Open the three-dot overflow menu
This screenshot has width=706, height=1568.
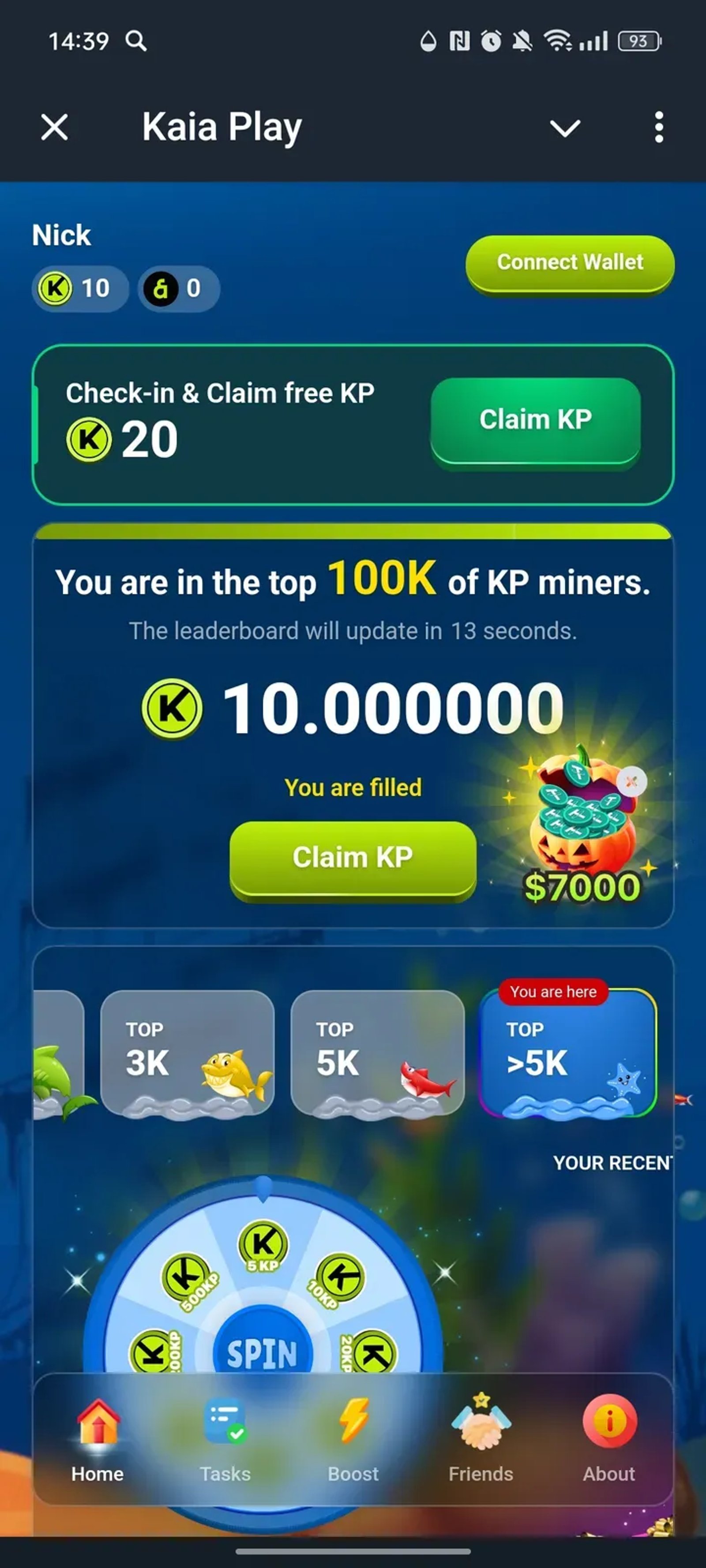(x=658, y=127)
